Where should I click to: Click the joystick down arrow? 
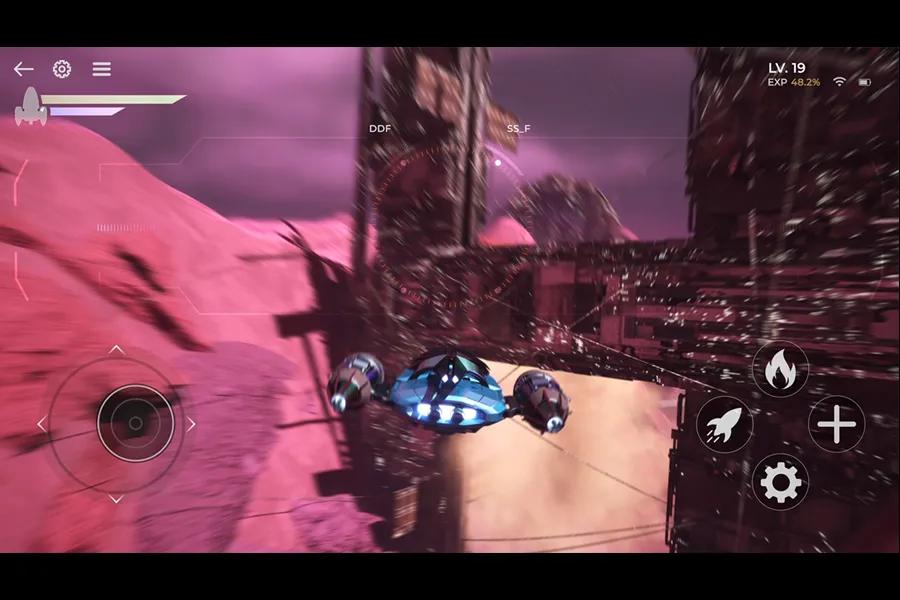116,499
